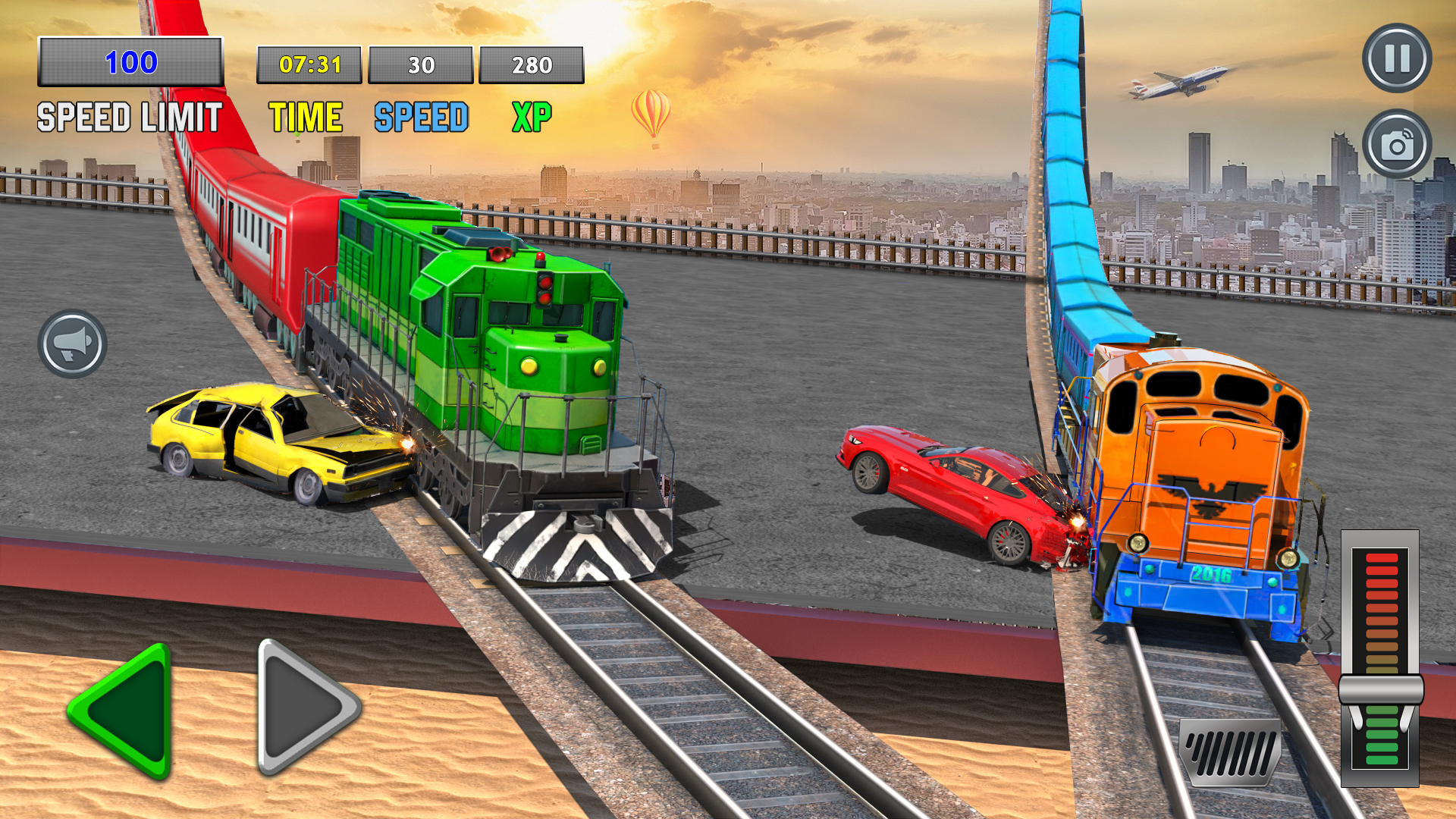Toggle the horn speaker control
The height and width of the screenshot is (819, 1456).
coord(73,344)
